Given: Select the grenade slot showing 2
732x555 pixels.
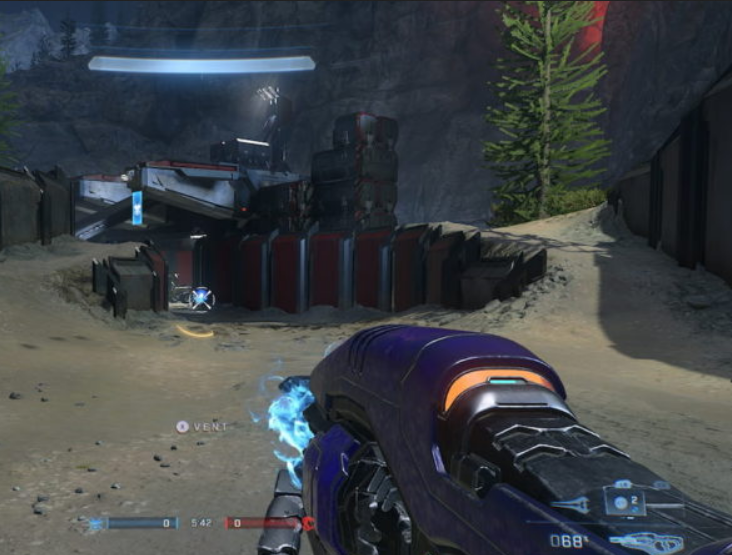Looking at the screenshot, I should pyautogui.click(x=624, y=501).
